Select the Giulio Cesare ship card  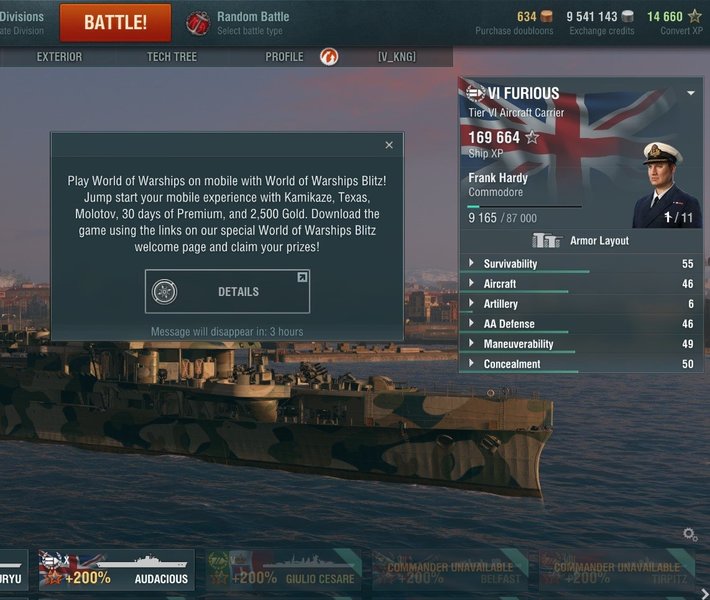tap(280, 570)
